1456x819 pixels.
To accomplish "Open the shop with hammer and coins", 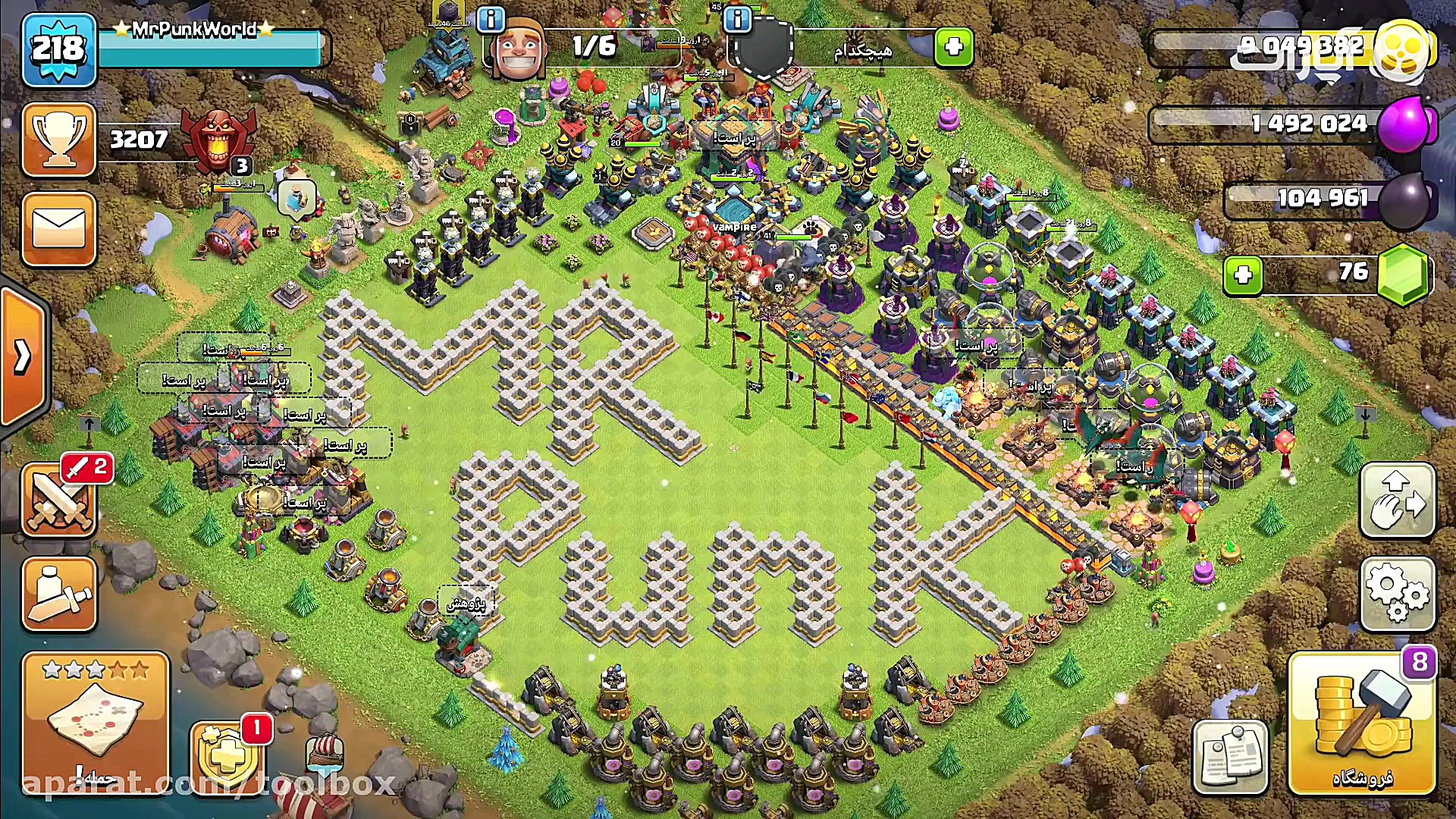I will click(1362, 723).
